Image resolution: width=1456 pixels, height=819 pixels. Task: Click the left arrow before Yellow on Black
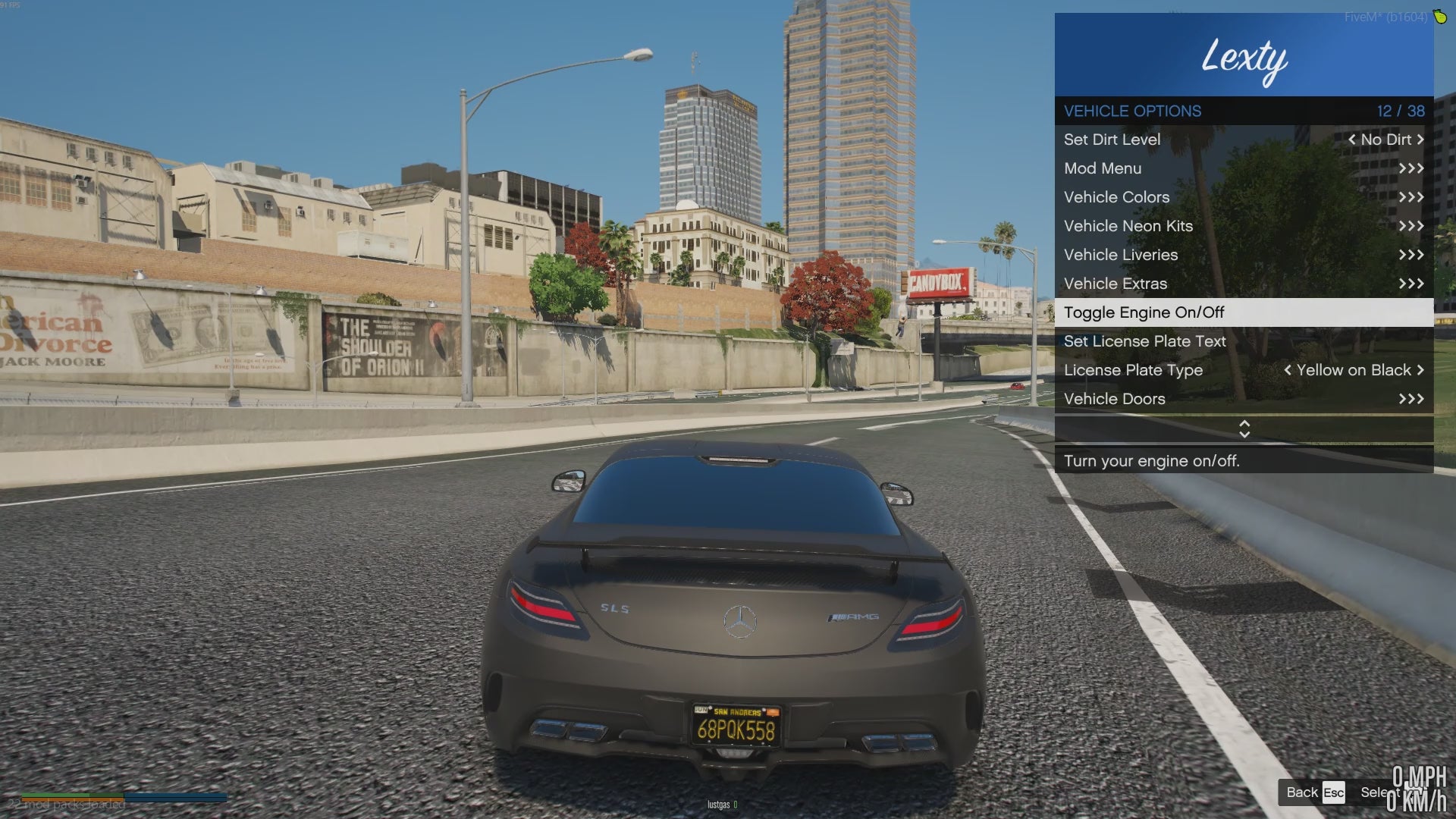coord(1287,370)
